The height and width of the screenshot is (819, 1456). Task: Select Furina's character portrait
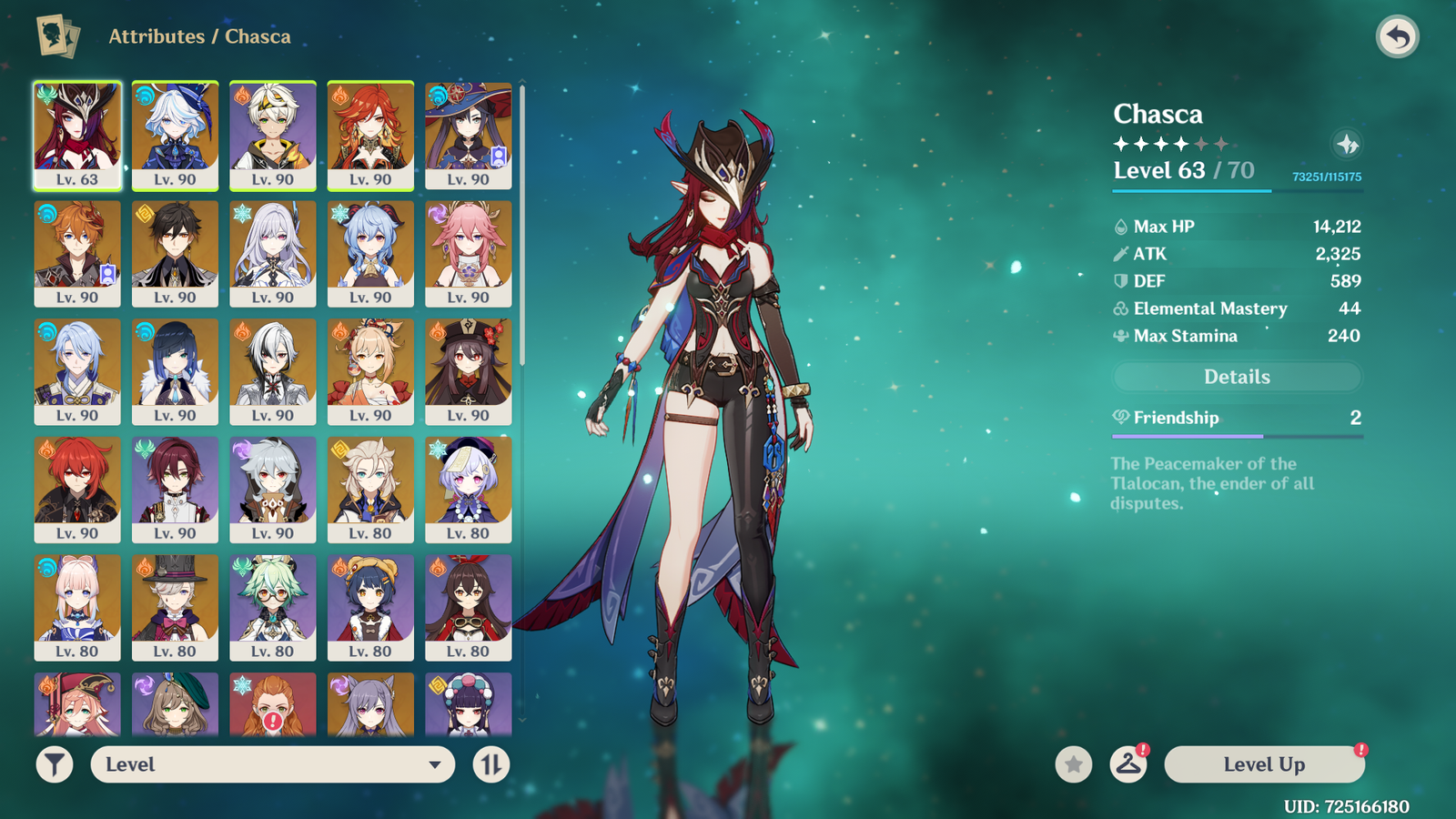pos(175,136)
